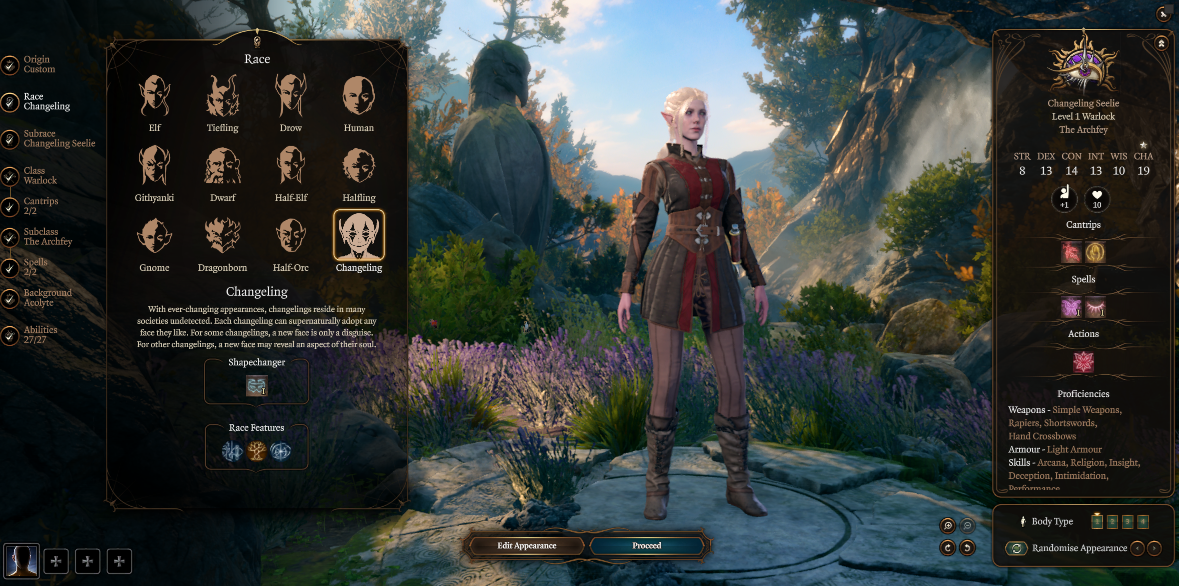The height and width of the screenshot is (586, 1179).
Task: Select the Gnome race
Action: [154, 237]
